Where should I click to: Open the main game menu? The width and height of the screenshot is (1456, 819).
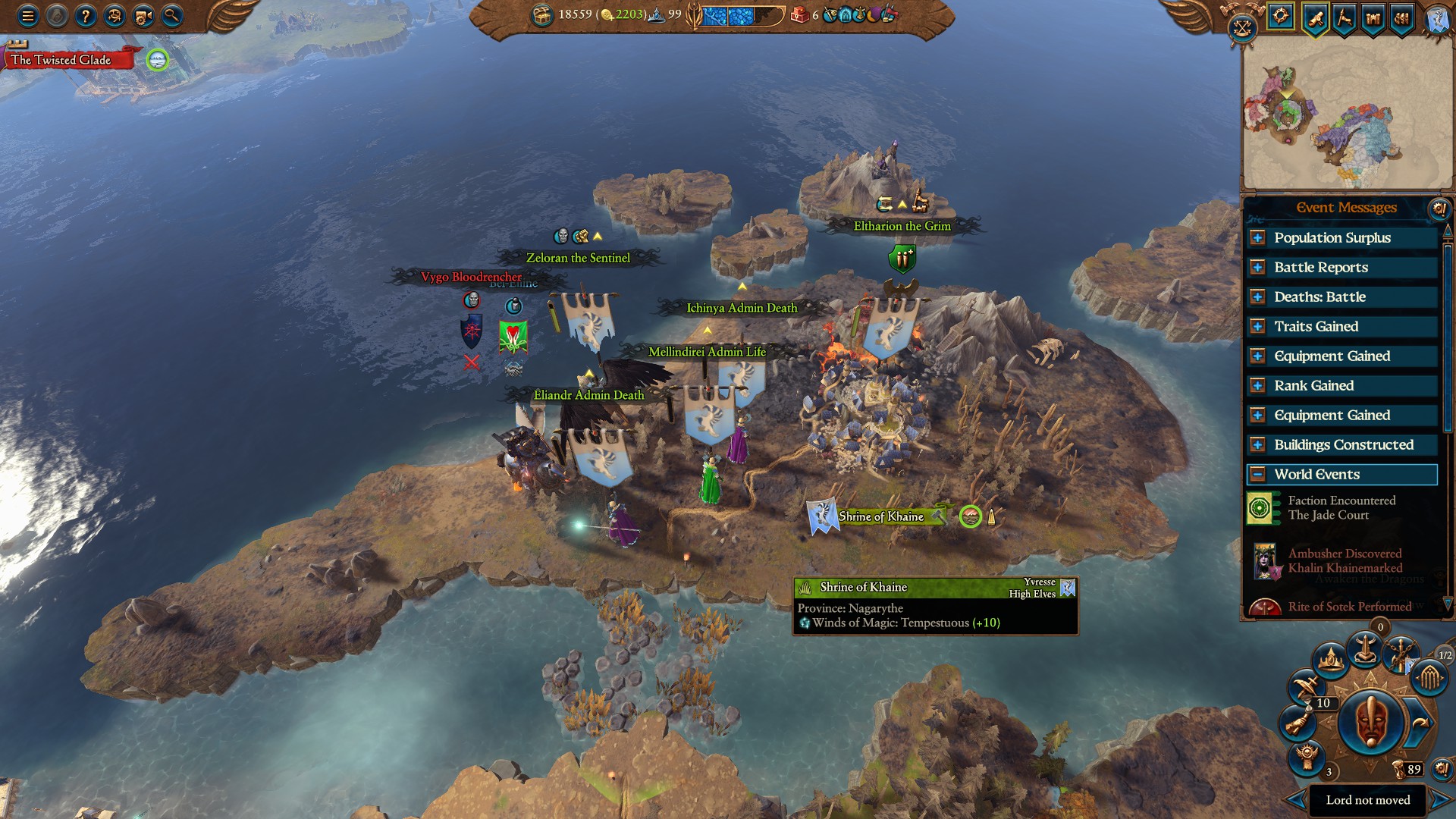[x=28, y=15]
